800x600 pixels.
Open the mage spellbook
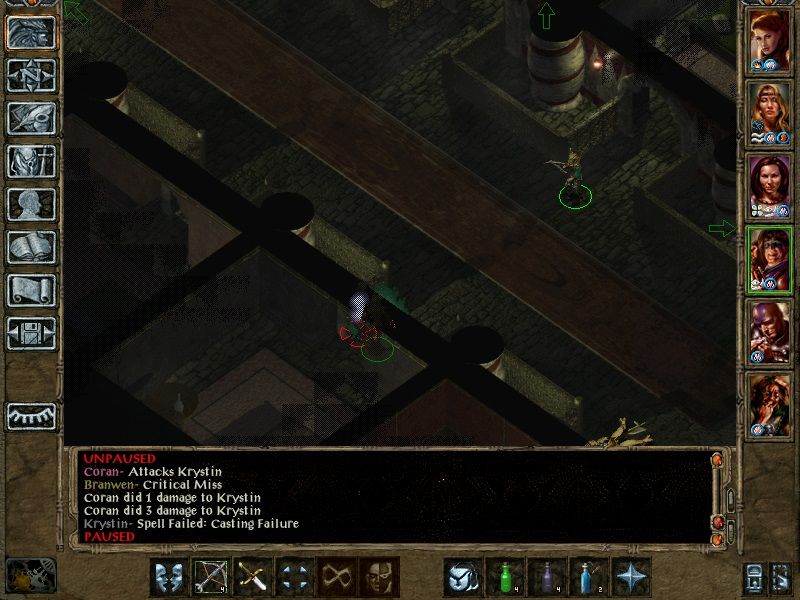[31, 247]
